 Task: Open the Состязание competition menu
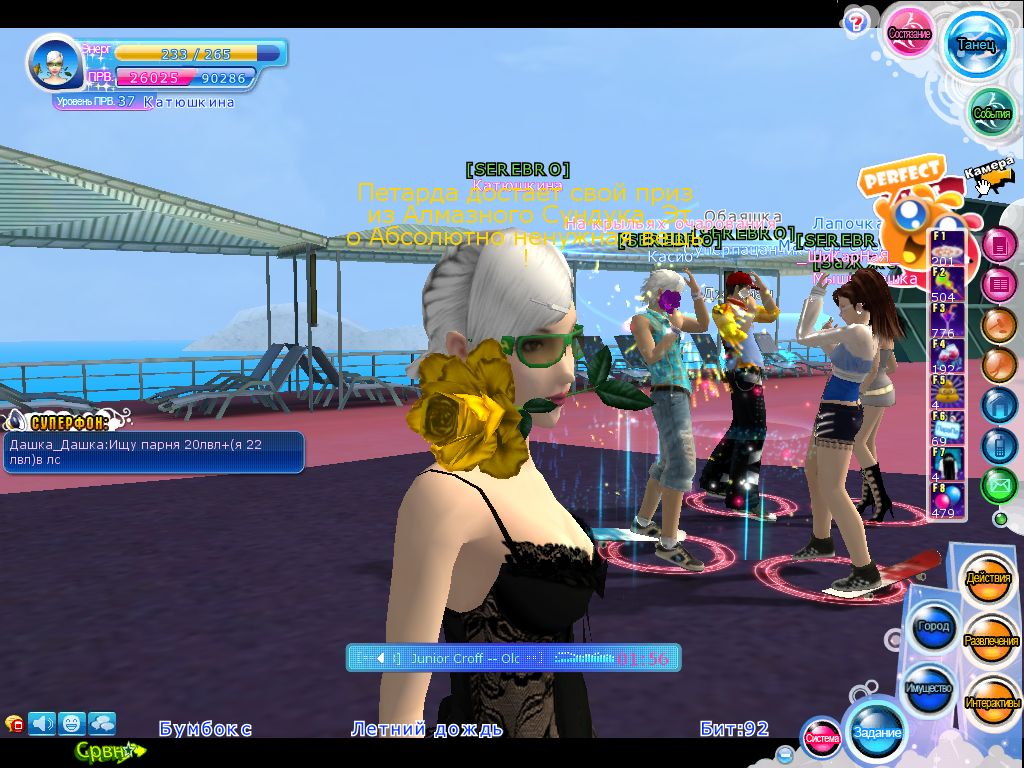tap(910, 33)
